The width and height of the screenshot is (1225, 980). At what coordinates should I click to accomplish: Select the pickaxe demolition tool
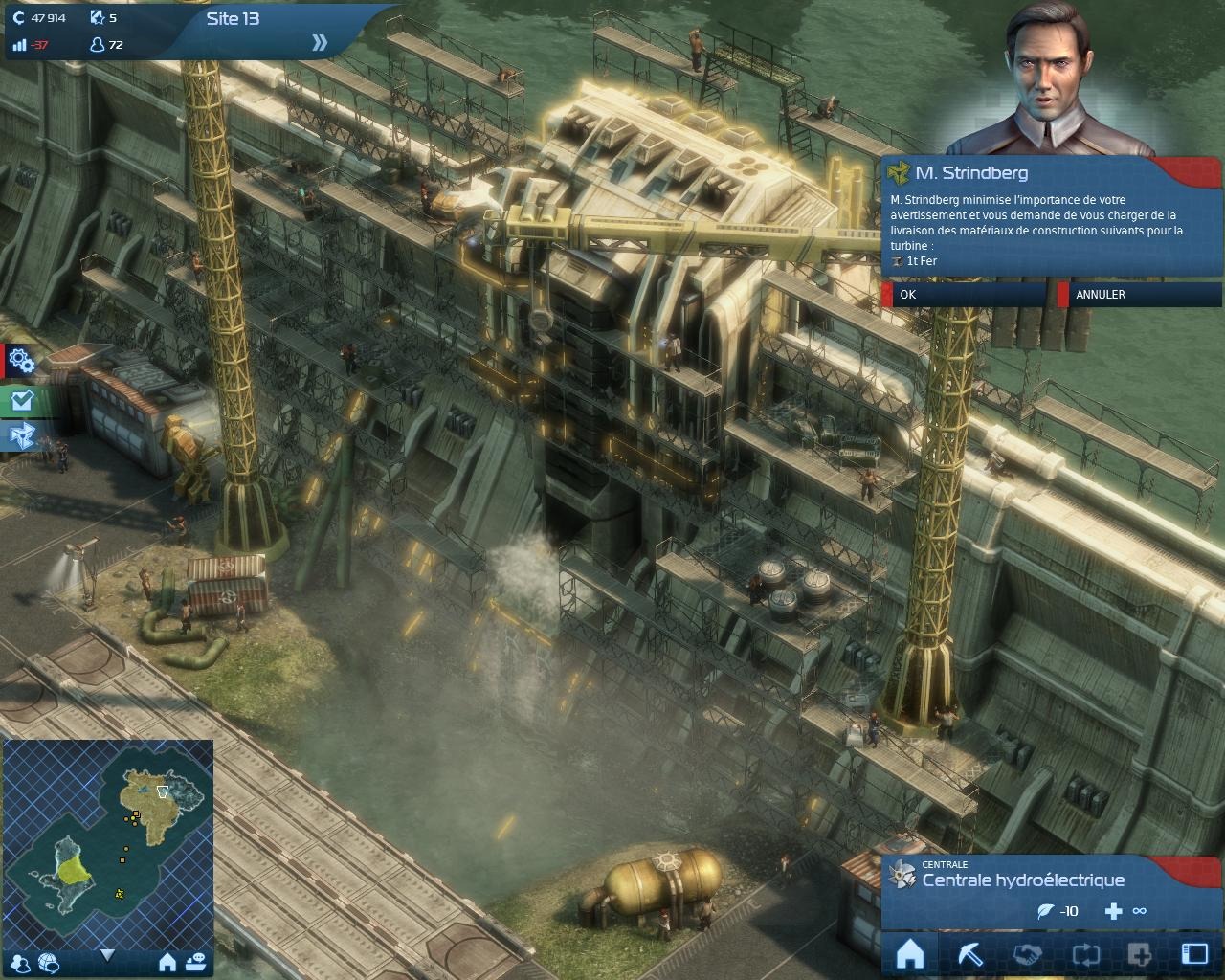pyautogui.click(x=969, y=954)
